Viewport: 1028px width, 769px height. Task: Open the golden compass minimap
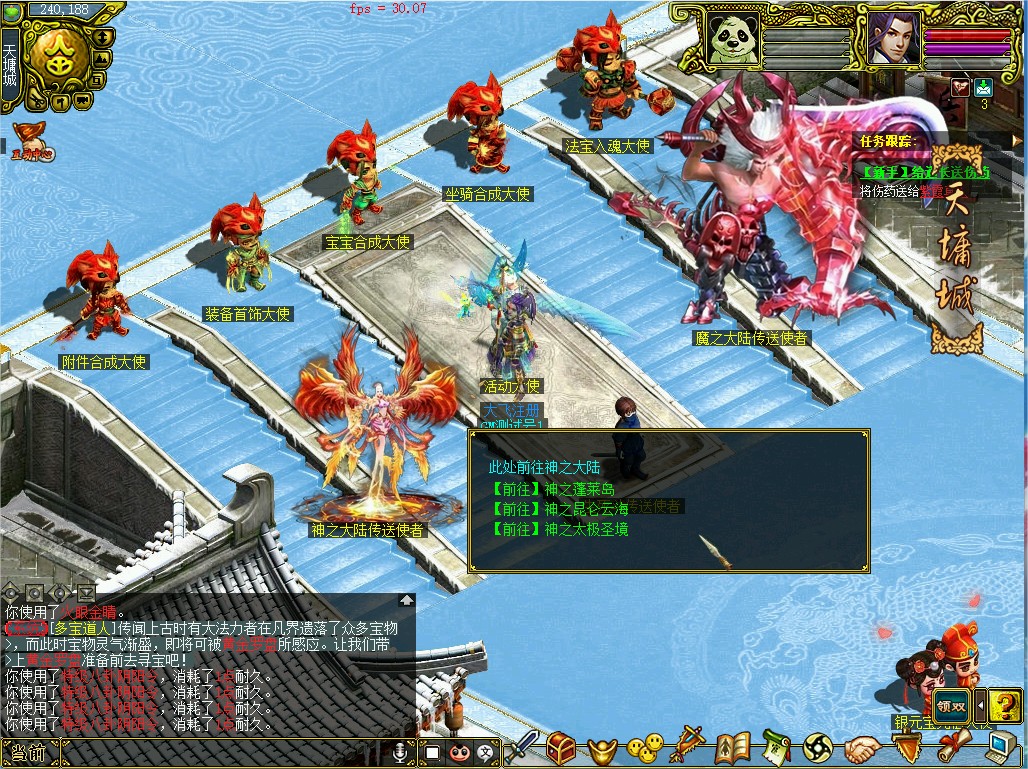[57, 58]
